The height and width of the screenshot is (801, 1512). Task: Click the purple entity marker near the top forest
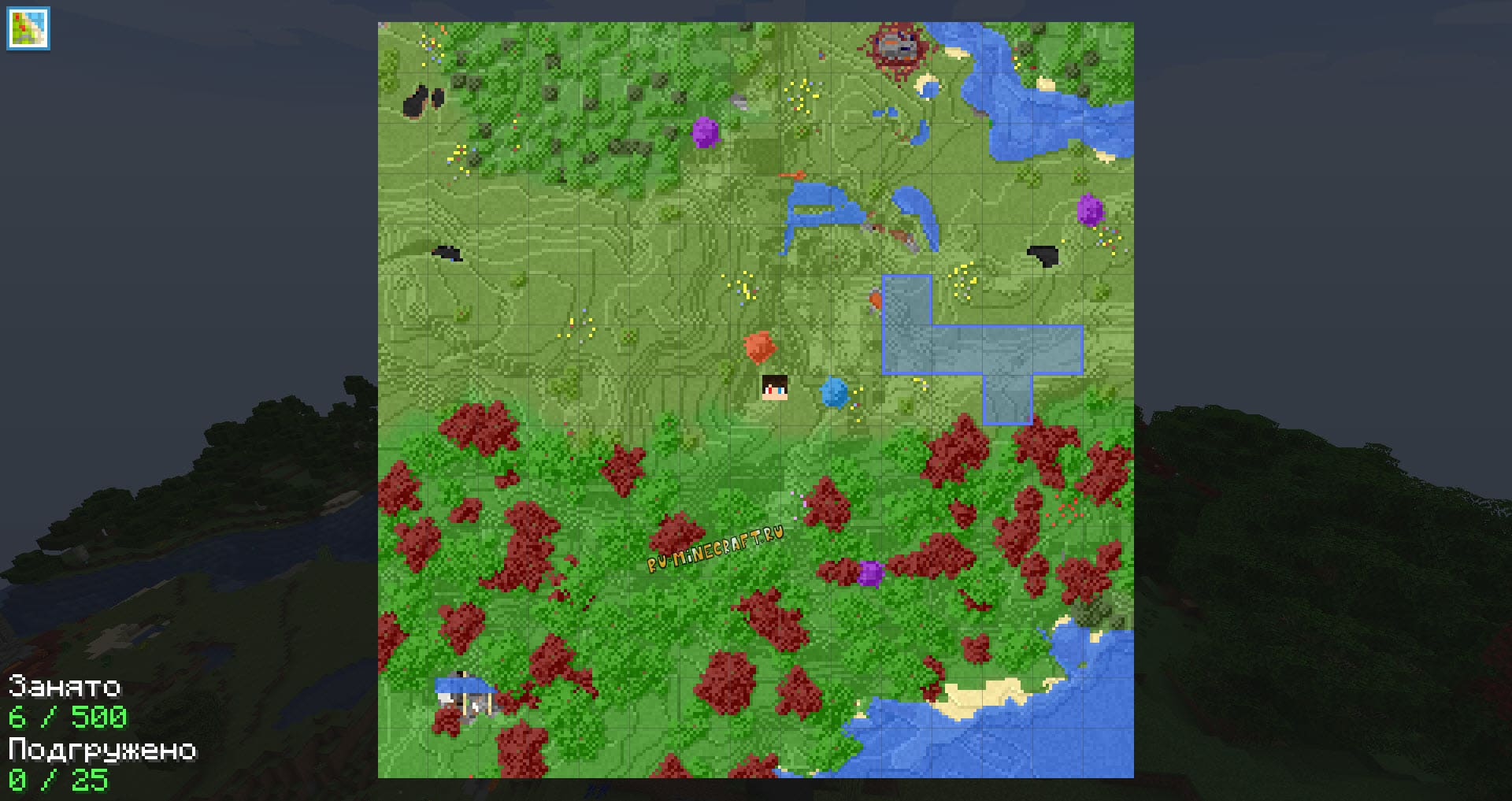(x=706, y=131)
